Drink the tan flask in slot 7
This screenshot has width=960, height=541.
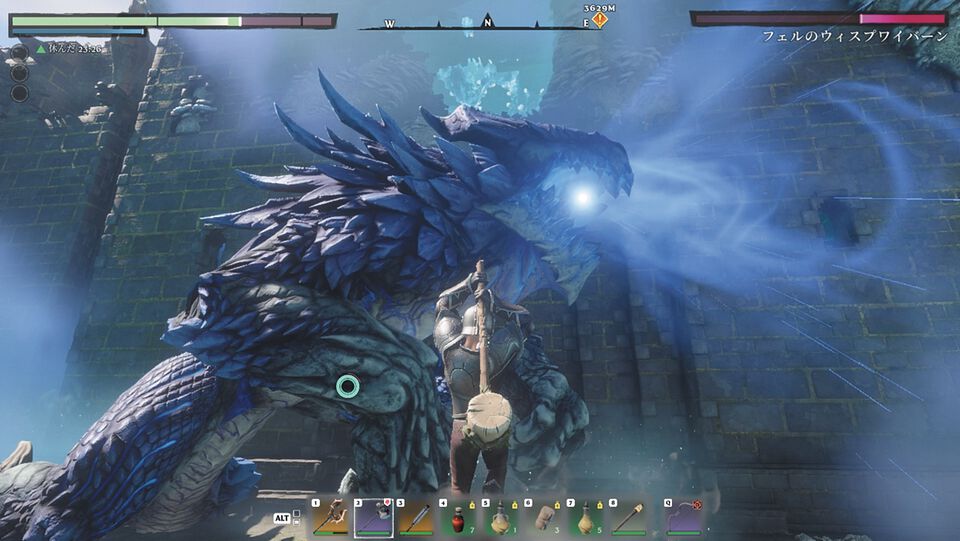coord(587,517)
